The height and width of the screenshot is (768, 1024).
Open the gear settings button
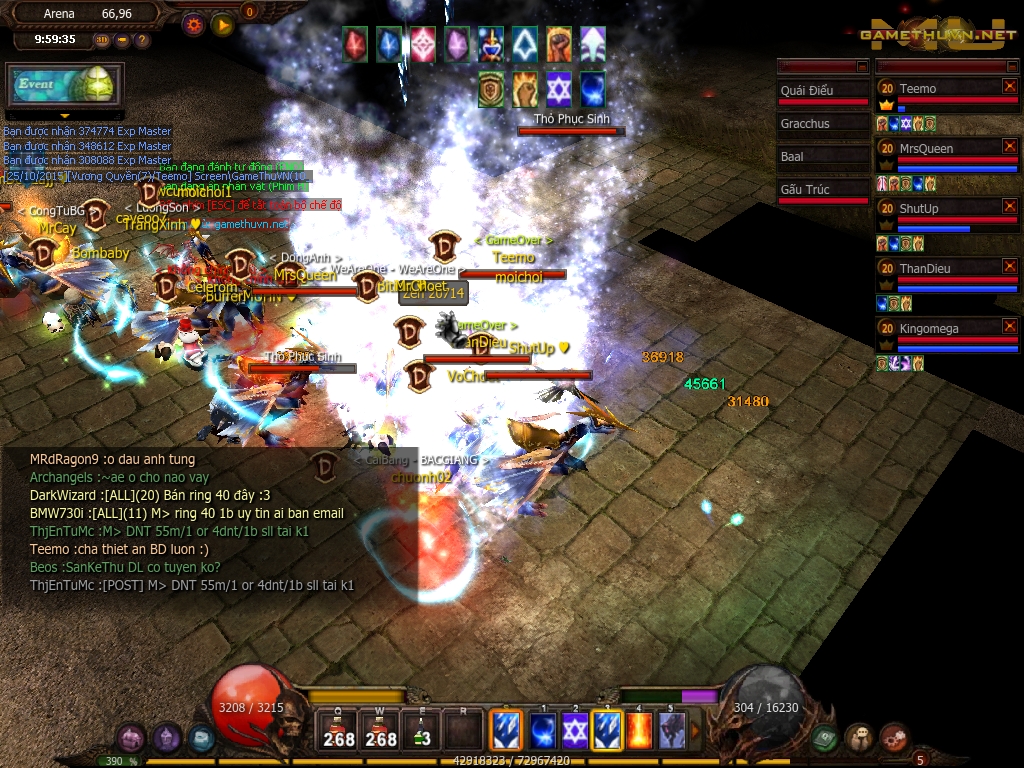(x=194, y=25)
